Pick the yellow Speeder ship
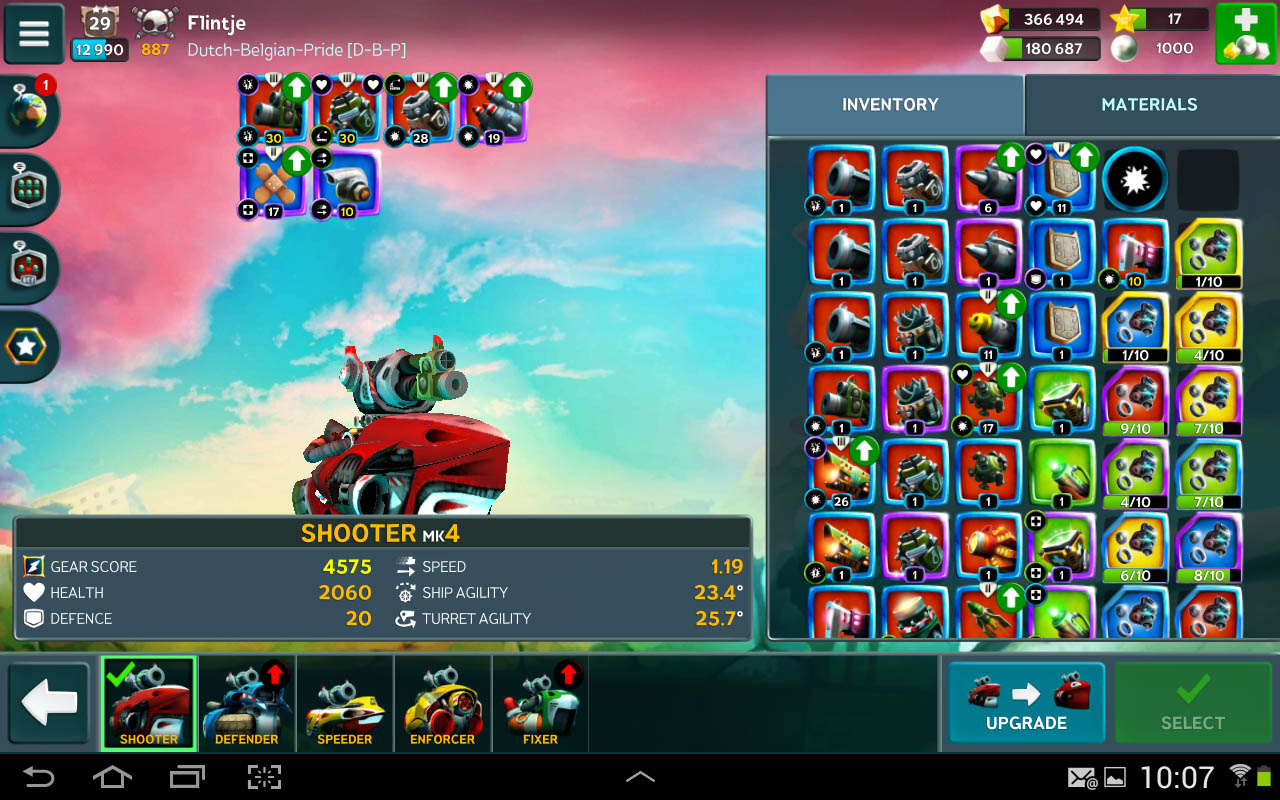1280x800 pixels. click(345, 704)
